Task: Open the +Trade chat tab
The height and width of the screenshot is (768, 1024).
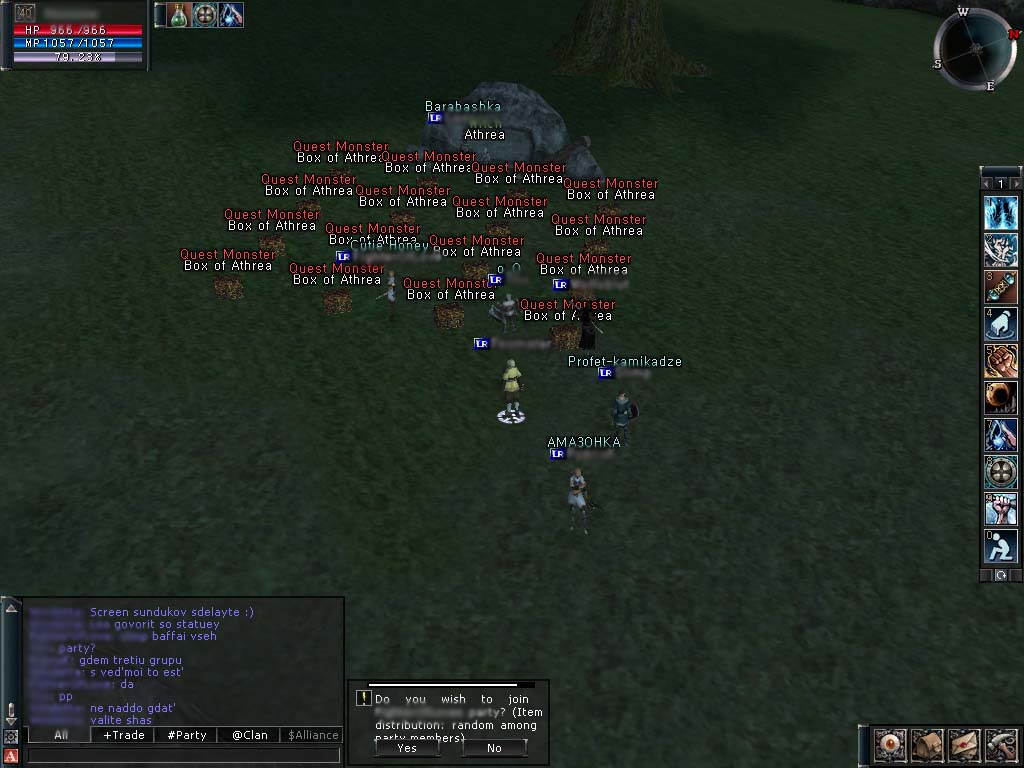Action: pos(123,735)
